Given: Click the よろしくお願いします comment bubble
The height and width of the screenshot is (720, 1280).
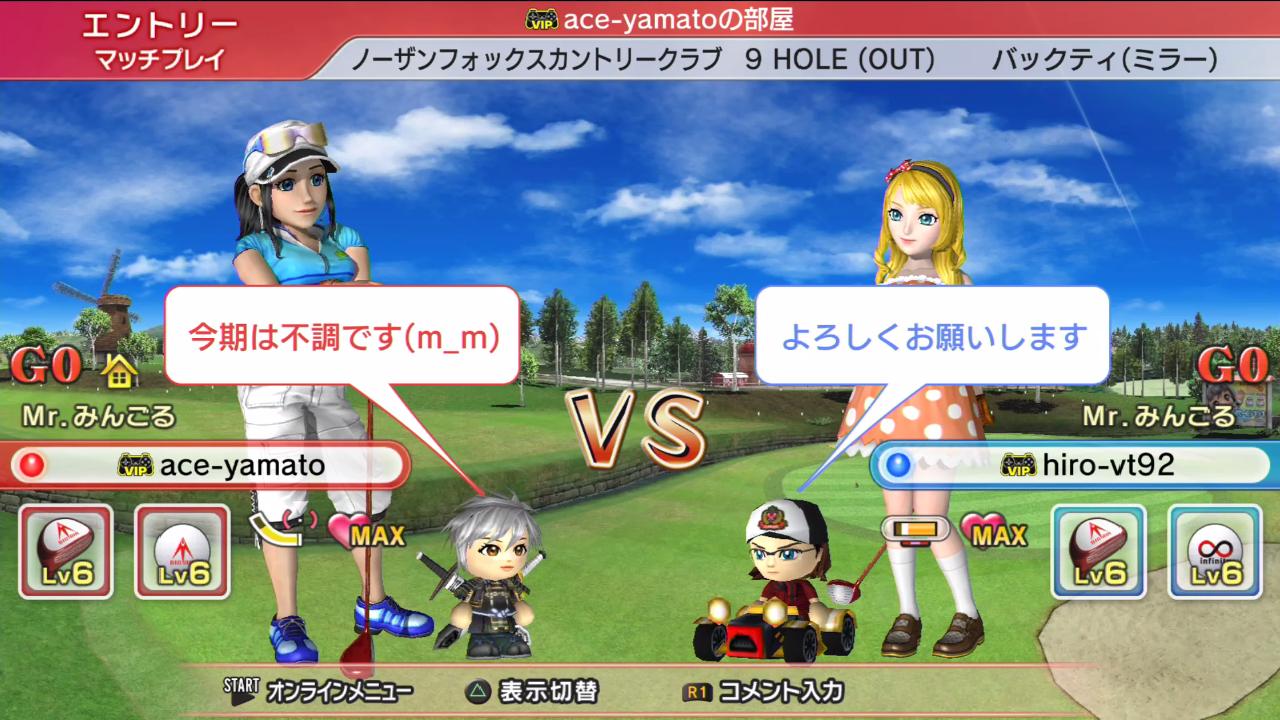Looking at the screenshot, I should click(932, 336).
